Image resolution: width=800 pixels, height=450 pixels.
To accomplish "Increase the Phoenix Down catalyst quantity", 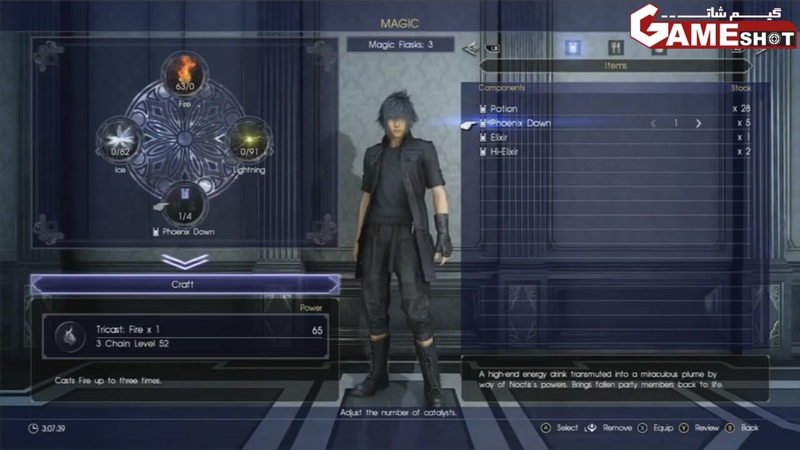I will click(x=698, y=123).
